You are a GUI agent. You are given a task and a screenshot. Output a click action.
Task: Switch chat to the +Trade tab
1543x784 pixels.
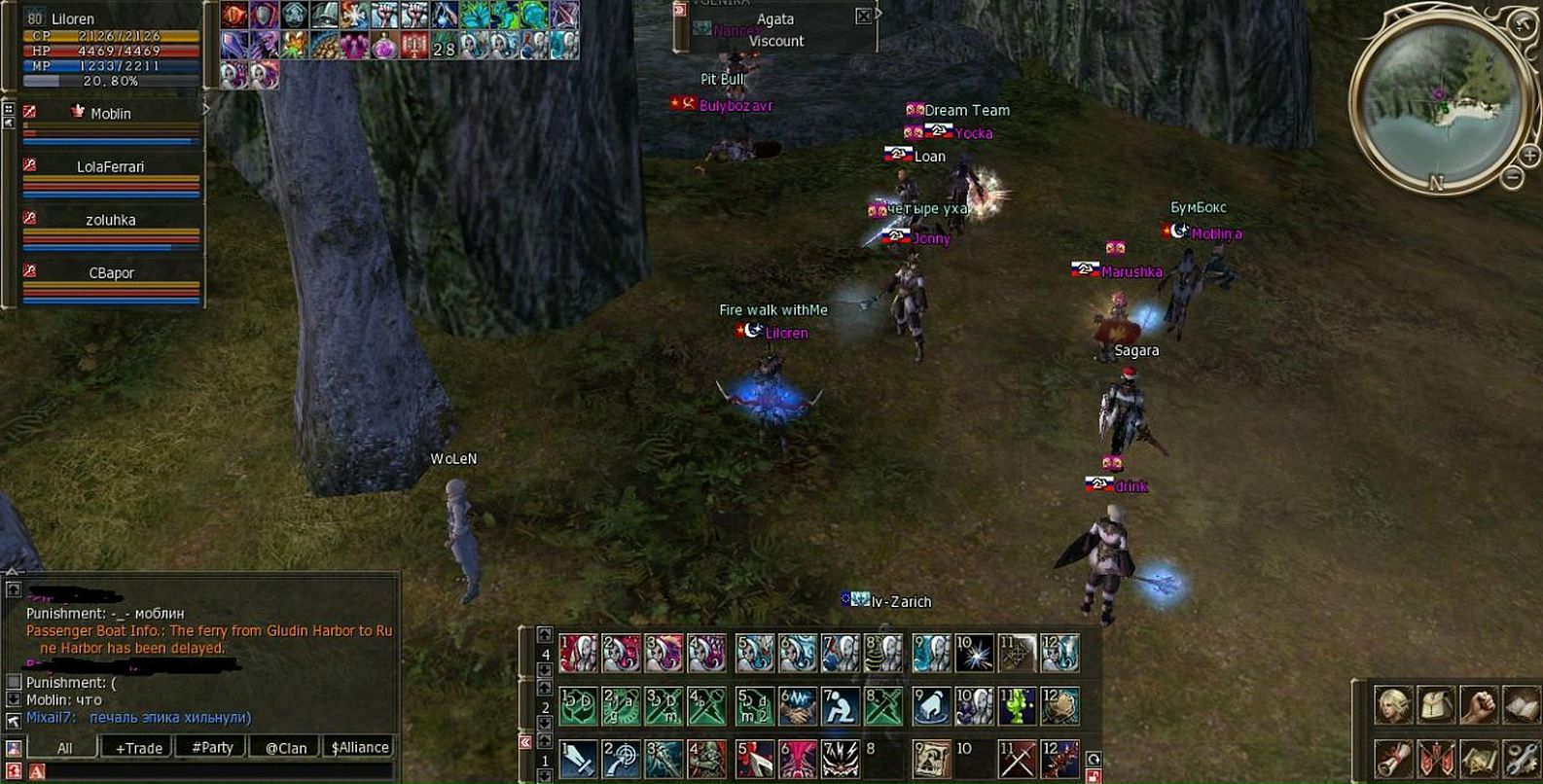pos(138,748)
